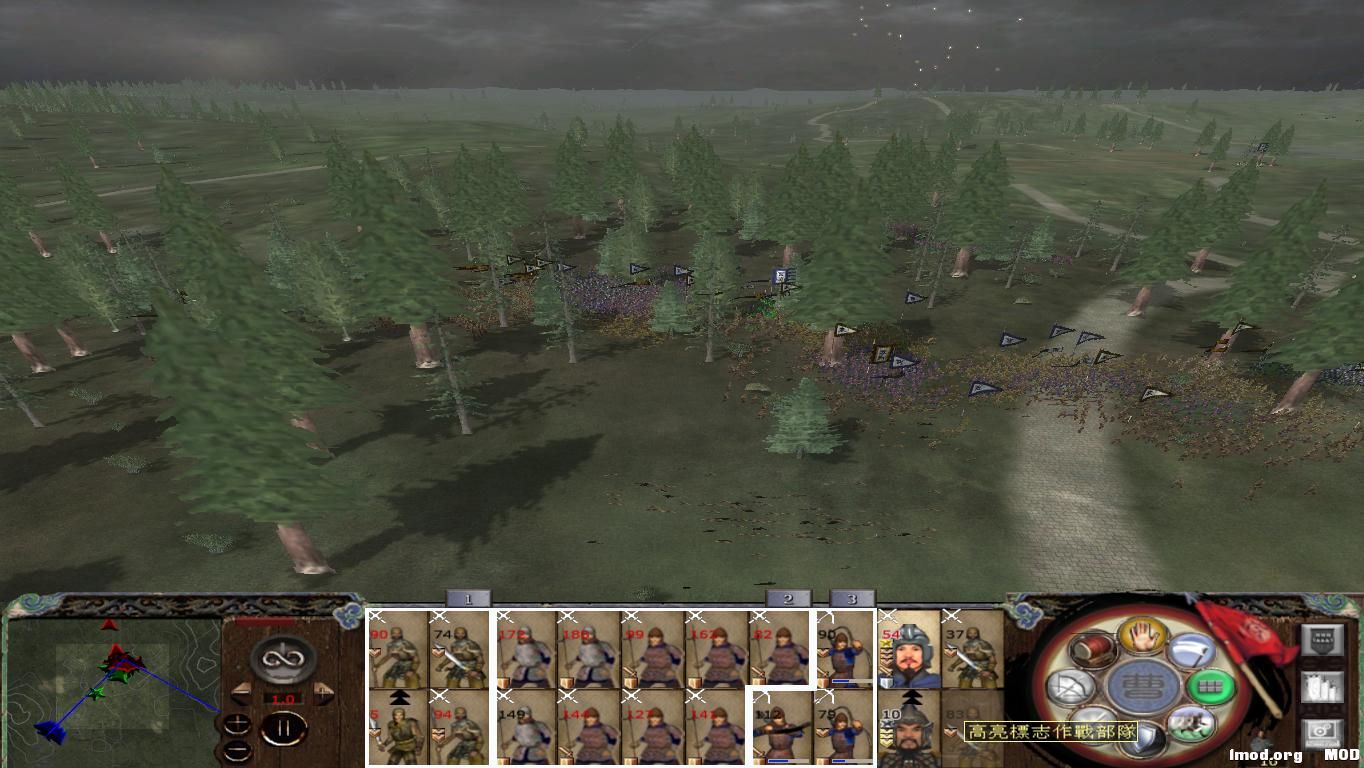
Task: Click the drum rally icon on the radial menu
Action: (x=1092, y=650)
